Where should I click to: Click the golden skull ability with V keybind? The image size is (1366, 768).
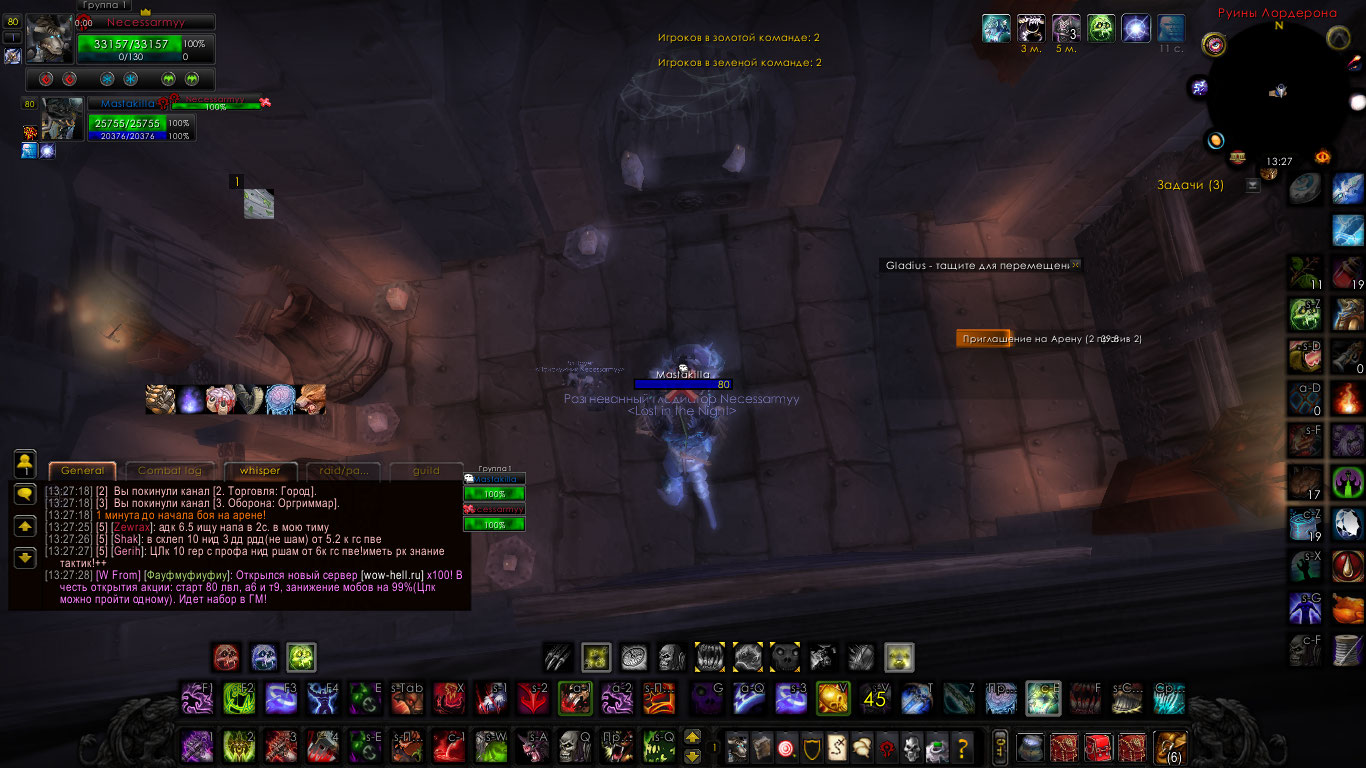(833, 697)
